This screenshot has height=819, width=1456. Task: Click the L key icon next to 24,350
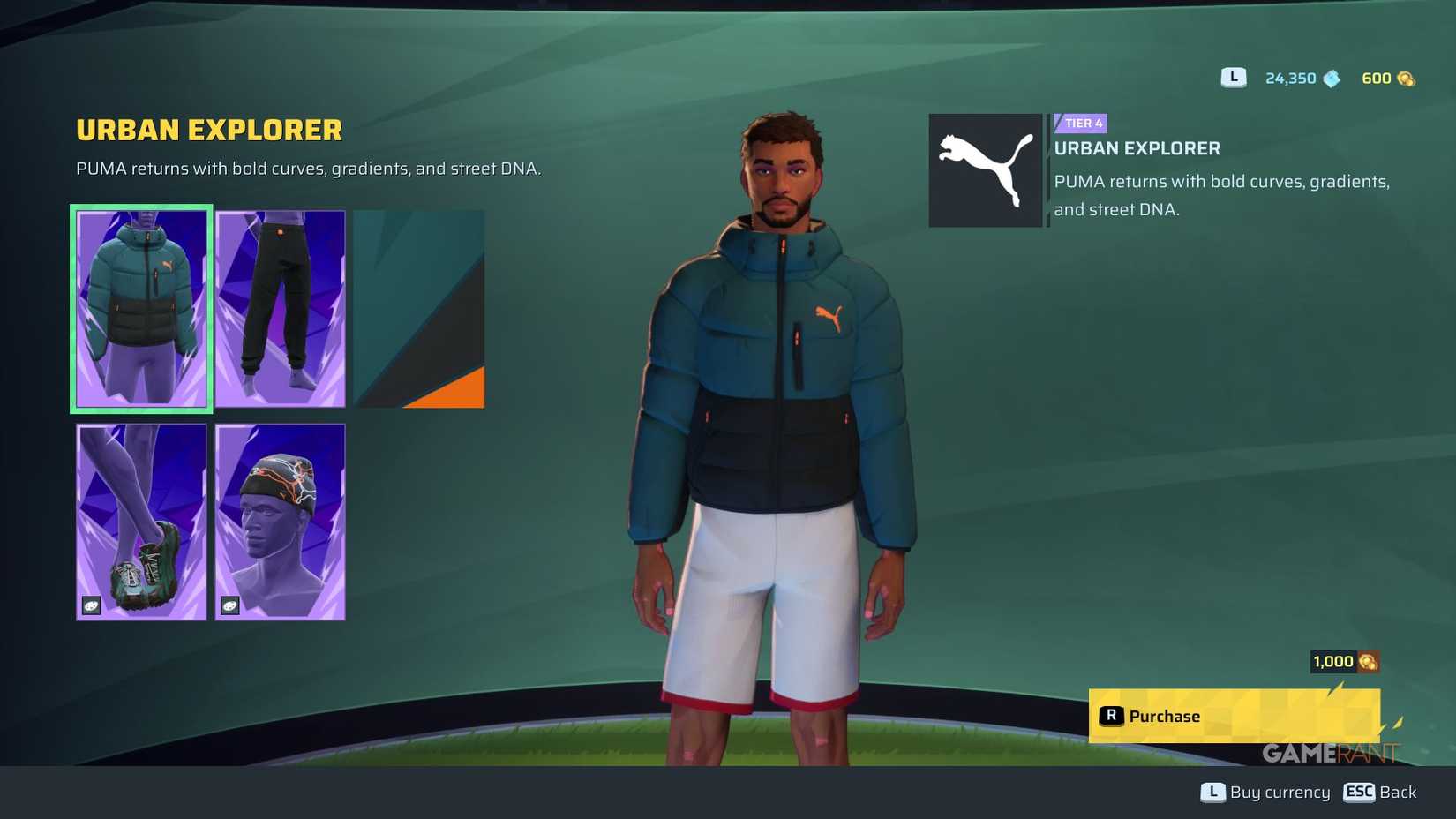pyautogui.click(x=1232, y=78)
